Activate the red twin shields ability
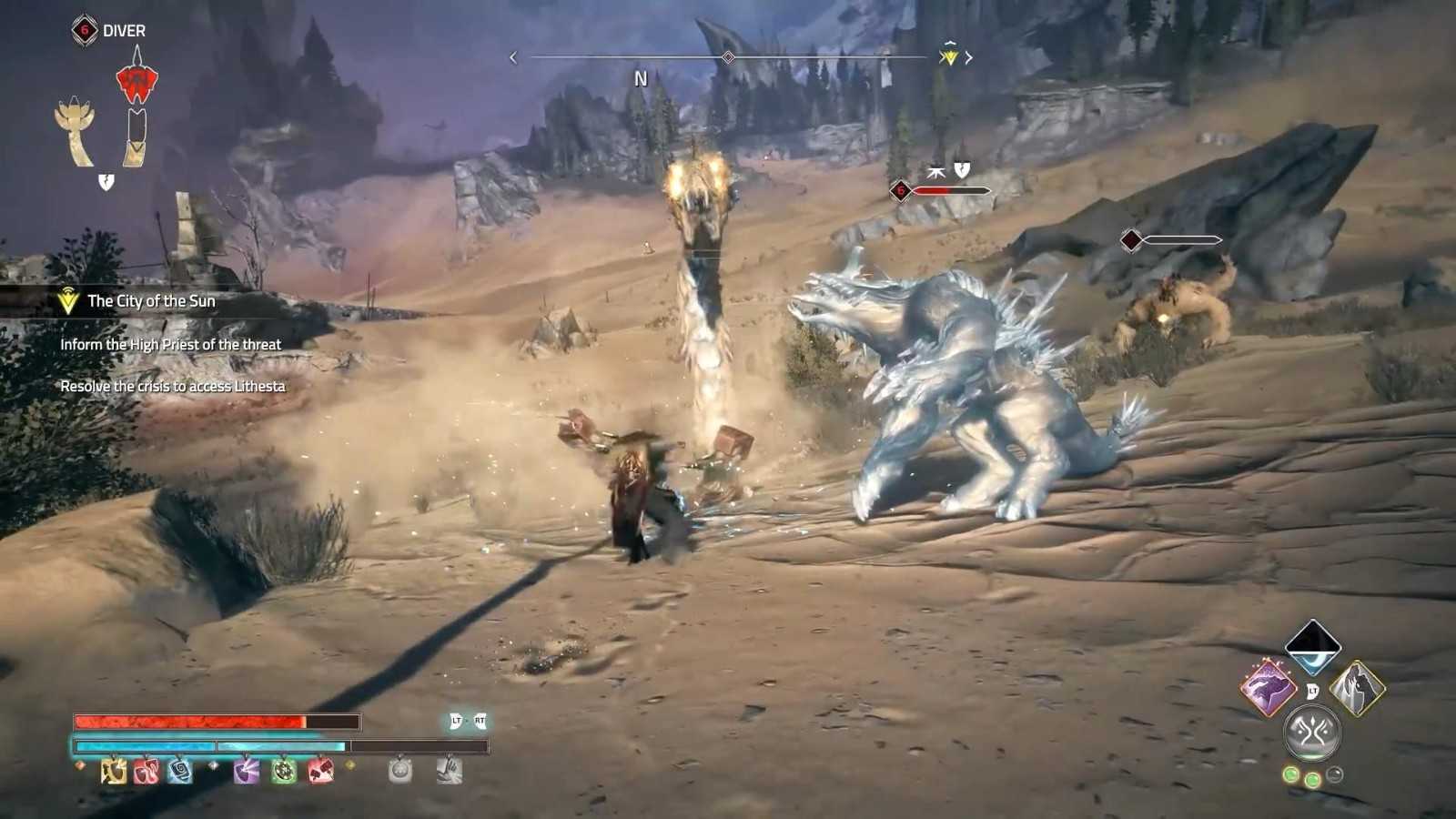 click(x=147, y=771)
